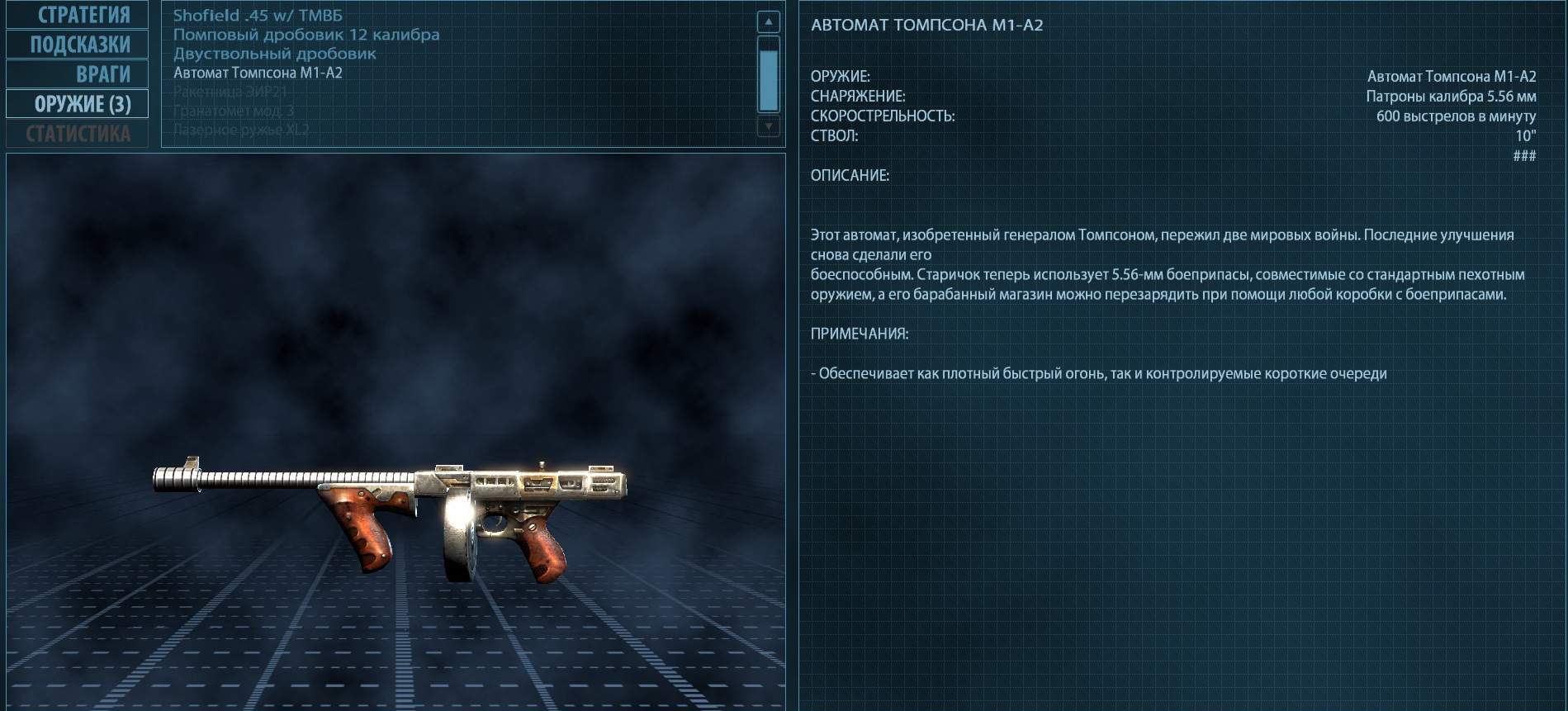
Task: Open the СТАТИСТИКА tab
Action: (x=77, y=134)
